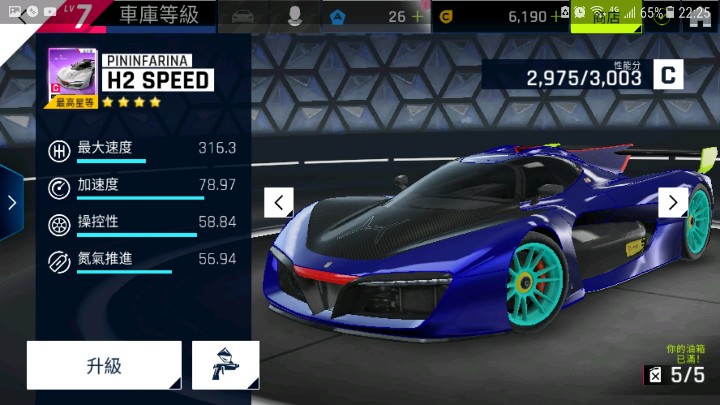Show the previous car with left arrow
Screen dimensions: 720x405
[x=279, y=202]
